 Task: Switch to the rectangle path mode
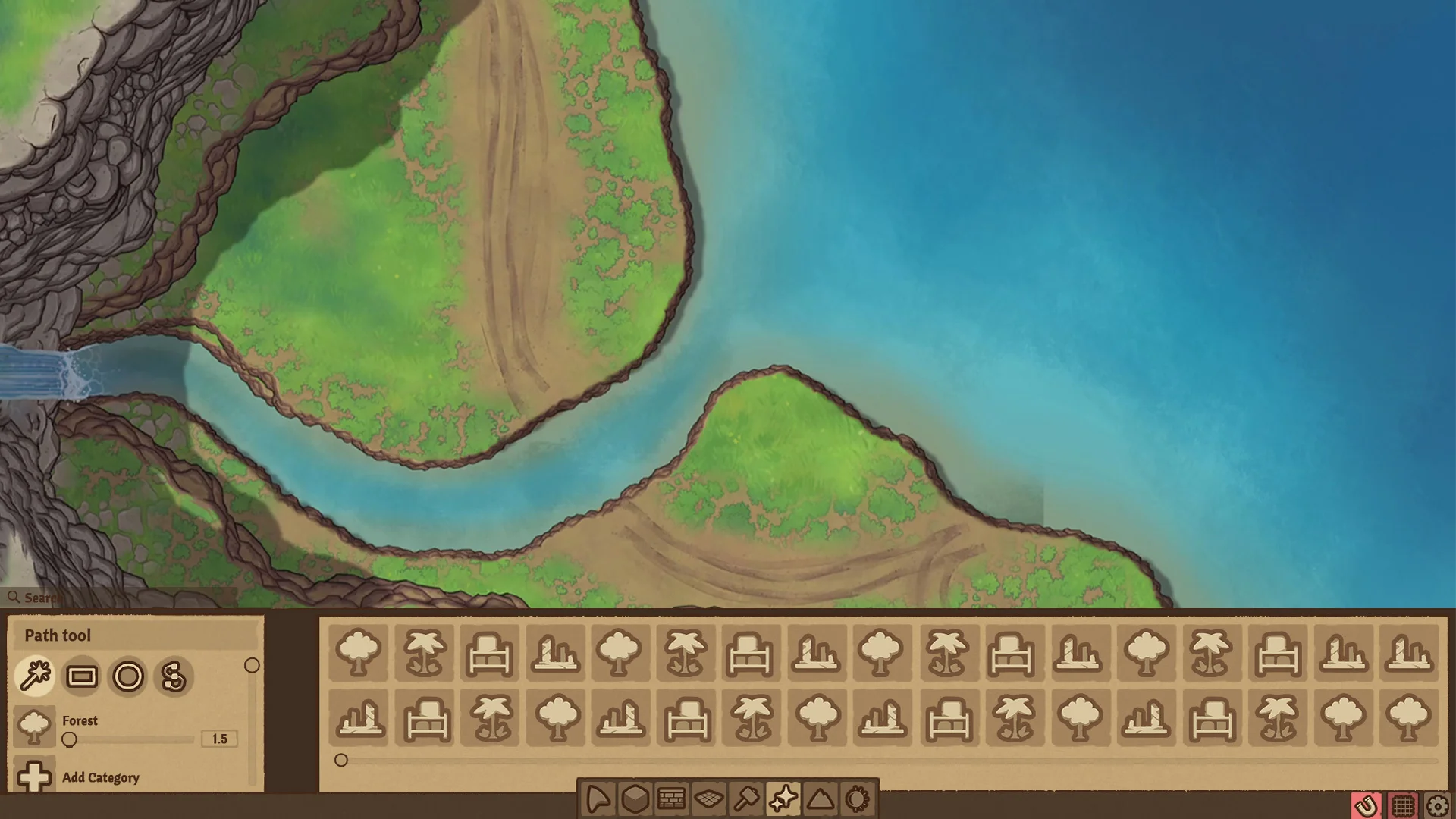pos(82,677)
